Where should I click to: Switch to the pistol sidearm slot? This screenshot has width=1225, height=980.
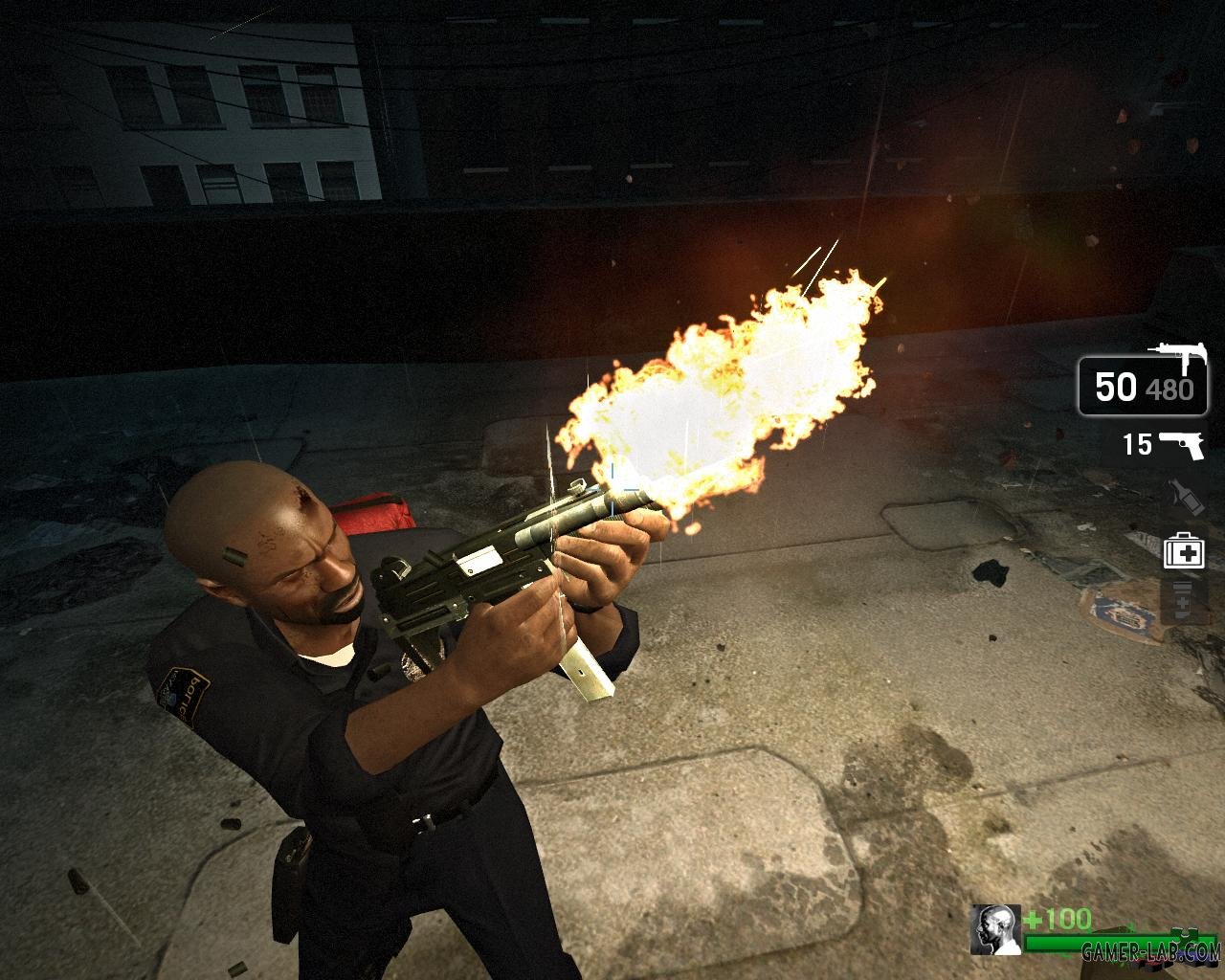tap(1179, 445)
